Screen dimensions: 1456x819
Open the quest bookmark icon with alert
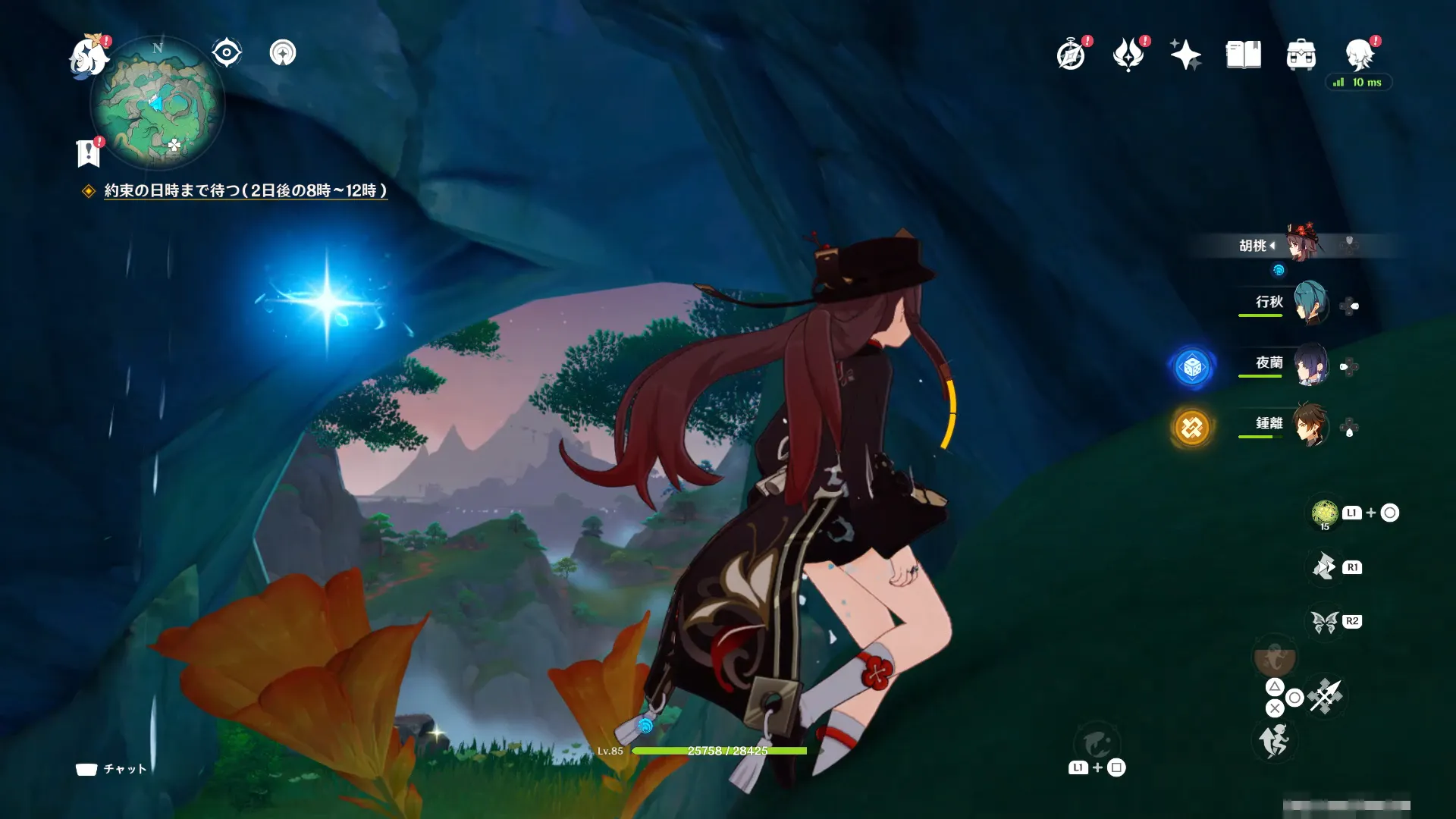point(89,152)
